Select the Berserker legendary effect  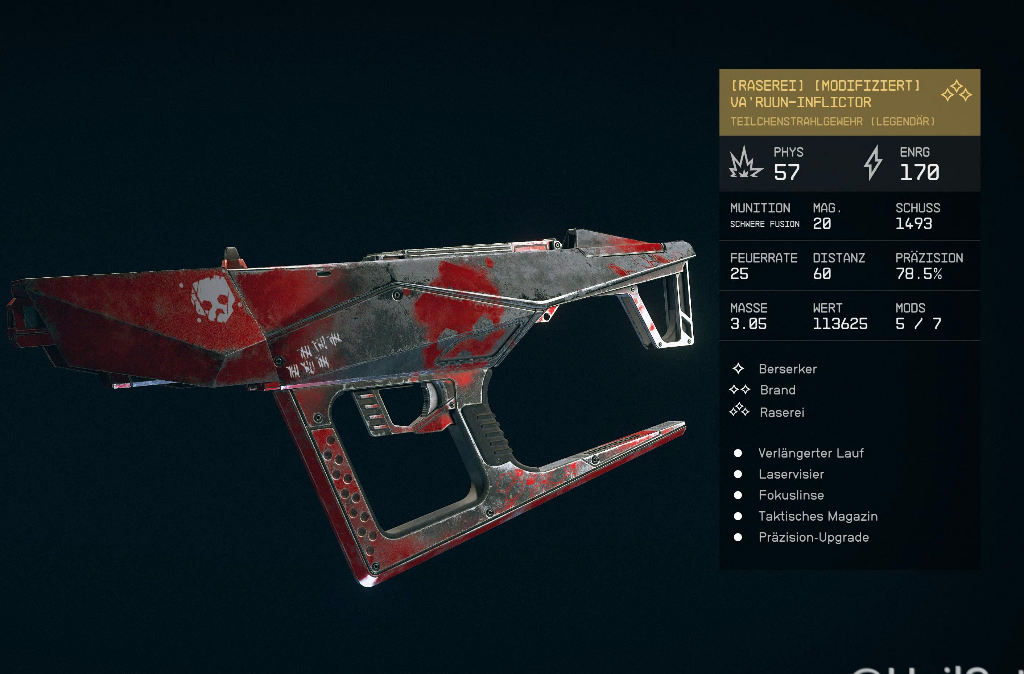[x=787, y=369]
